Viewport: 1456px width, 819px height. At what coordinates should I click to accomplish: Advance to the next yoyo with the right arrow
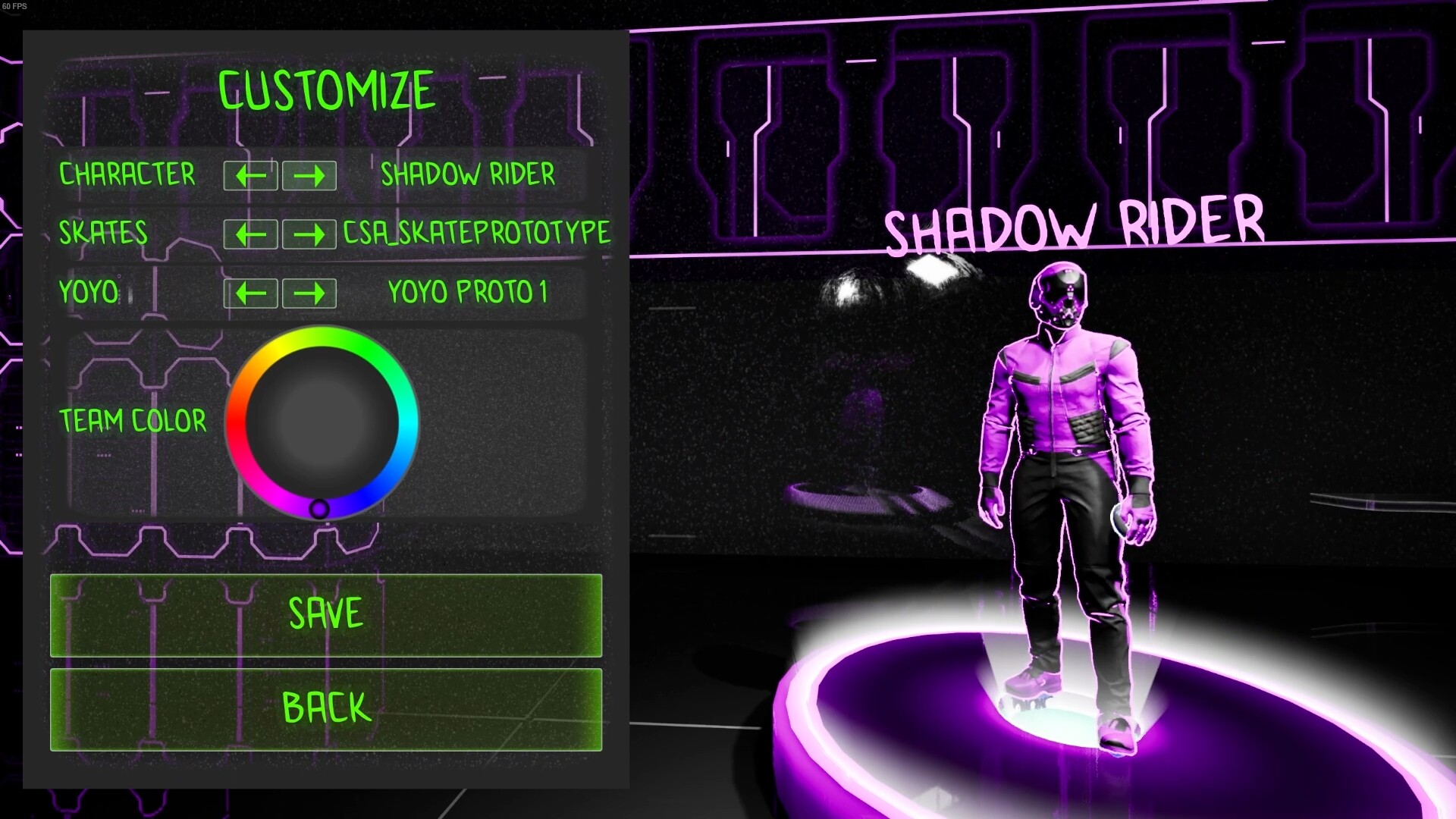(x=309, y=293)
